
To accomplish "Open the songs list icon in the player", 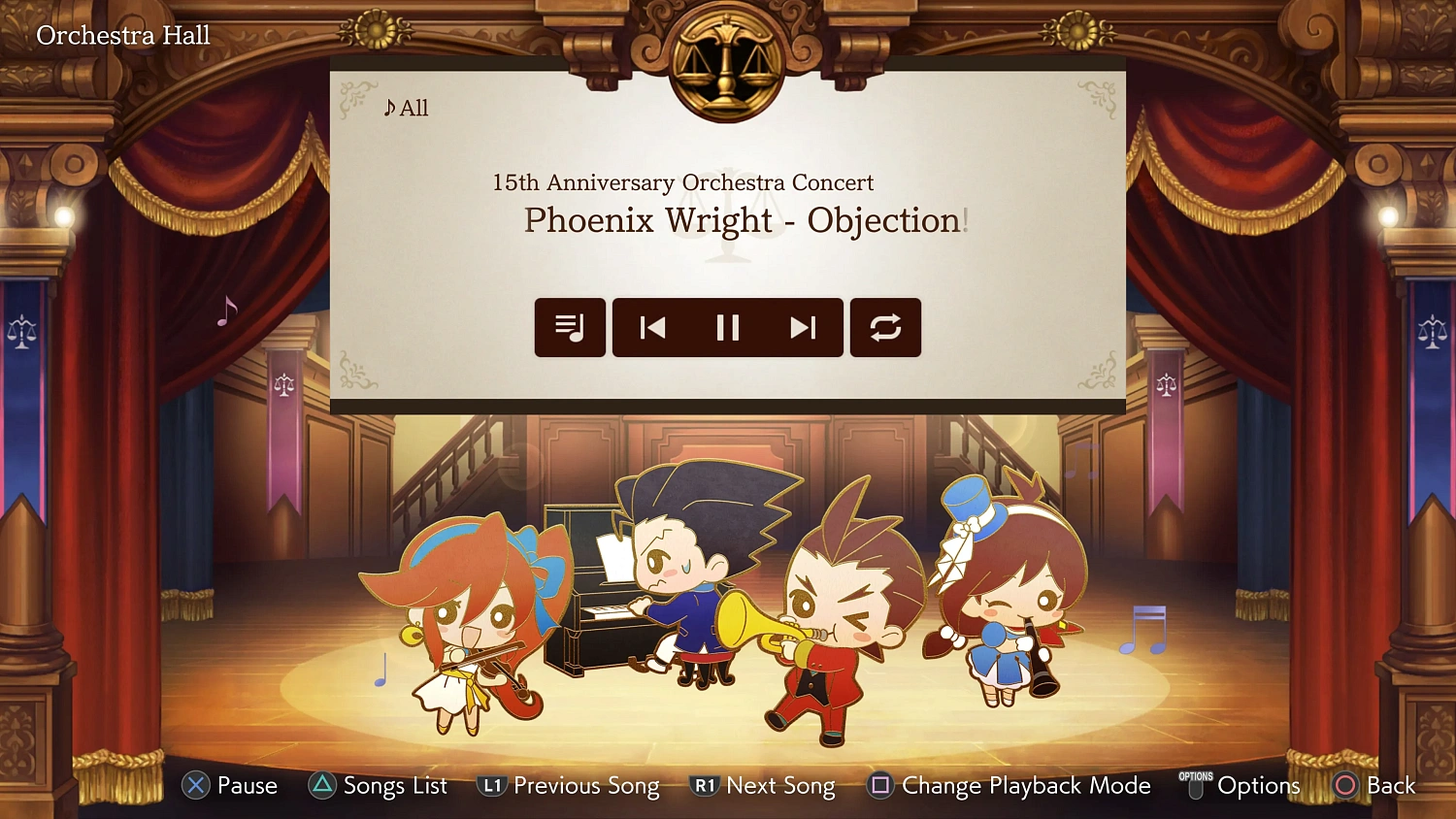I will pos(570,328).
